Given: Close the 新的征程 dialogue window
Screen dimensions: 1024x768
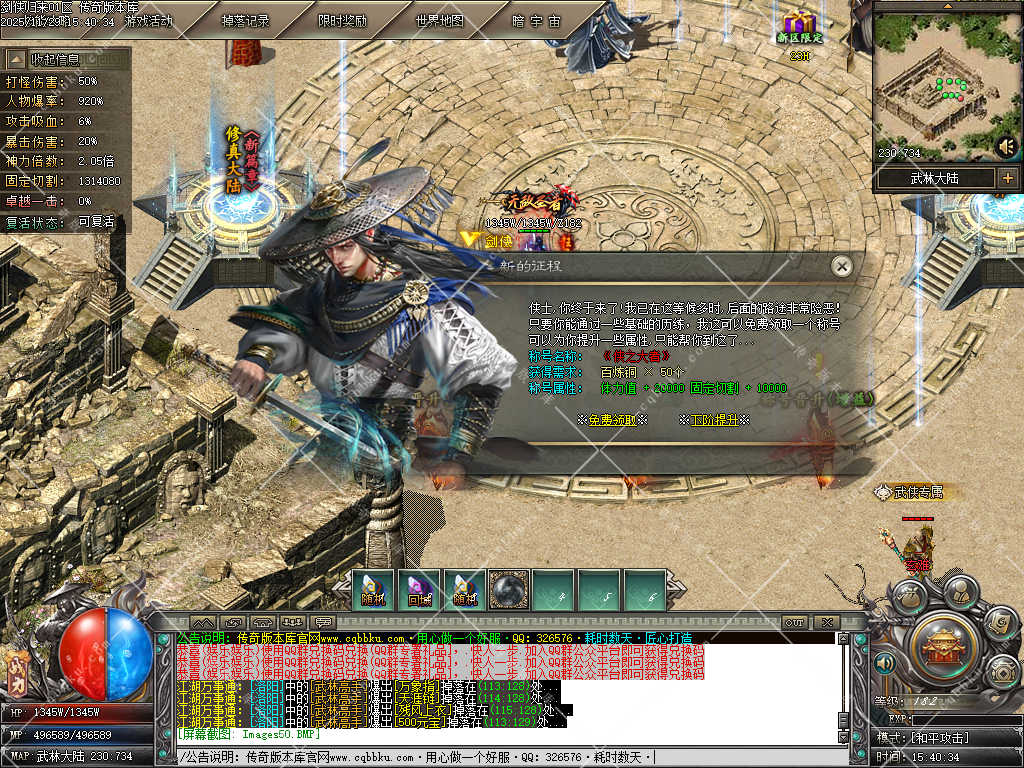Looking at the screenshot, I should tap(842, 266).
